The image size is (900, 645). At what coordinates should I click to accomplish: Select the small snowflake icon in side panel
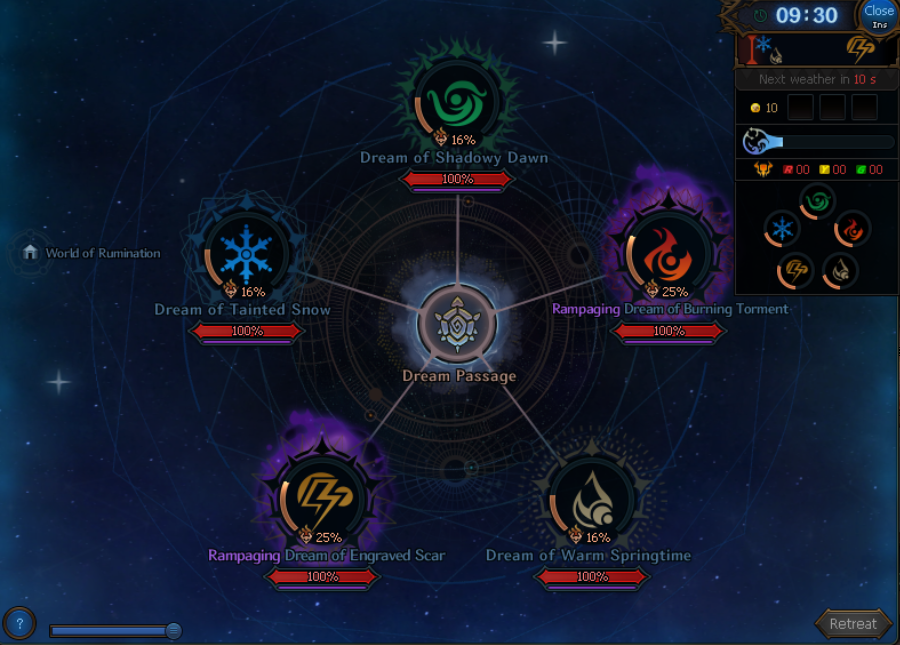click(x=782, y=229)
